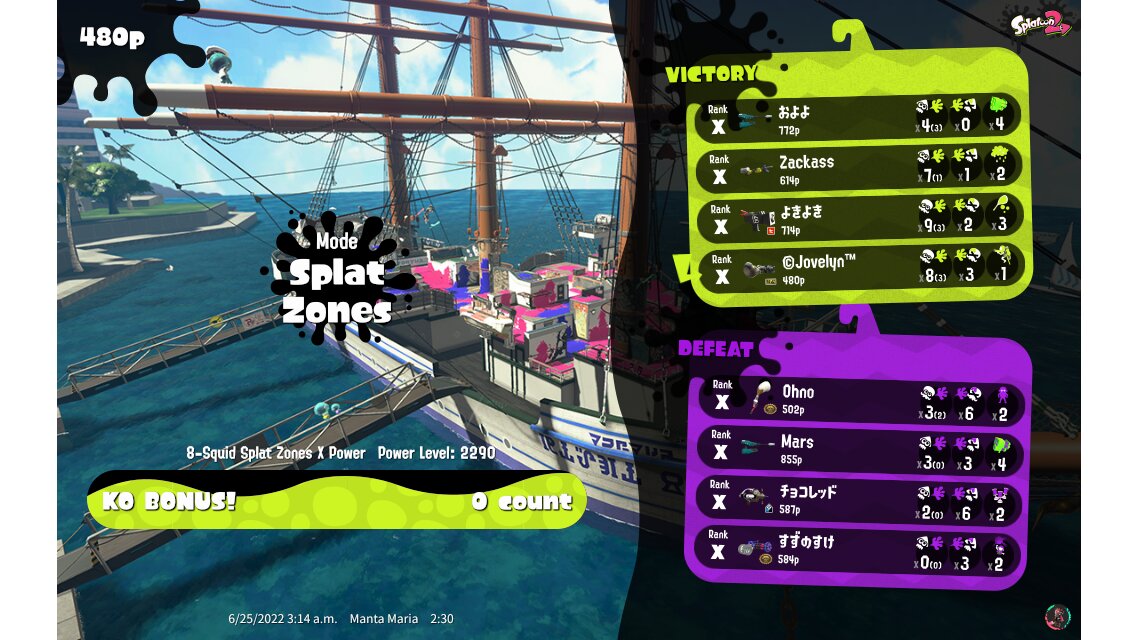Select the およよ player row

pos(860,117)
